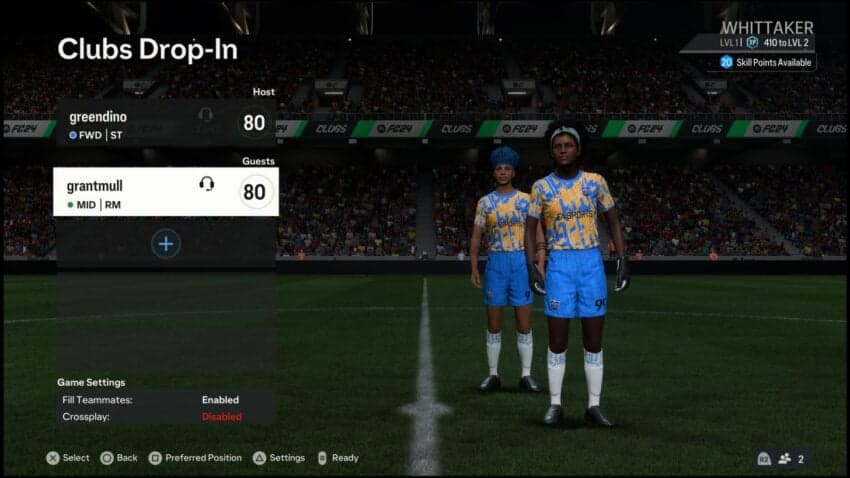This screenshot has height=478, width=850.
Task: Add a guest with the plus button
Action: [166, 243]
